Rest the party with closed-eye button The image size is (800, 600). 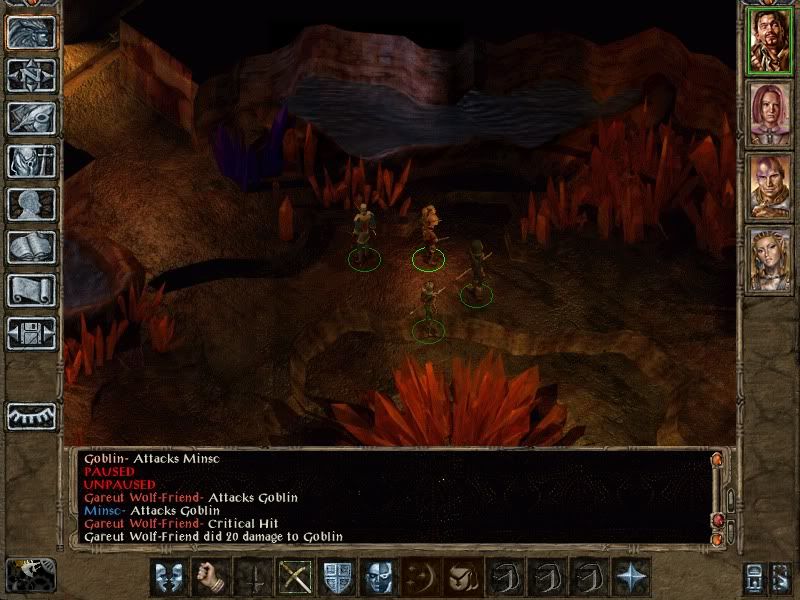(31, 416)
